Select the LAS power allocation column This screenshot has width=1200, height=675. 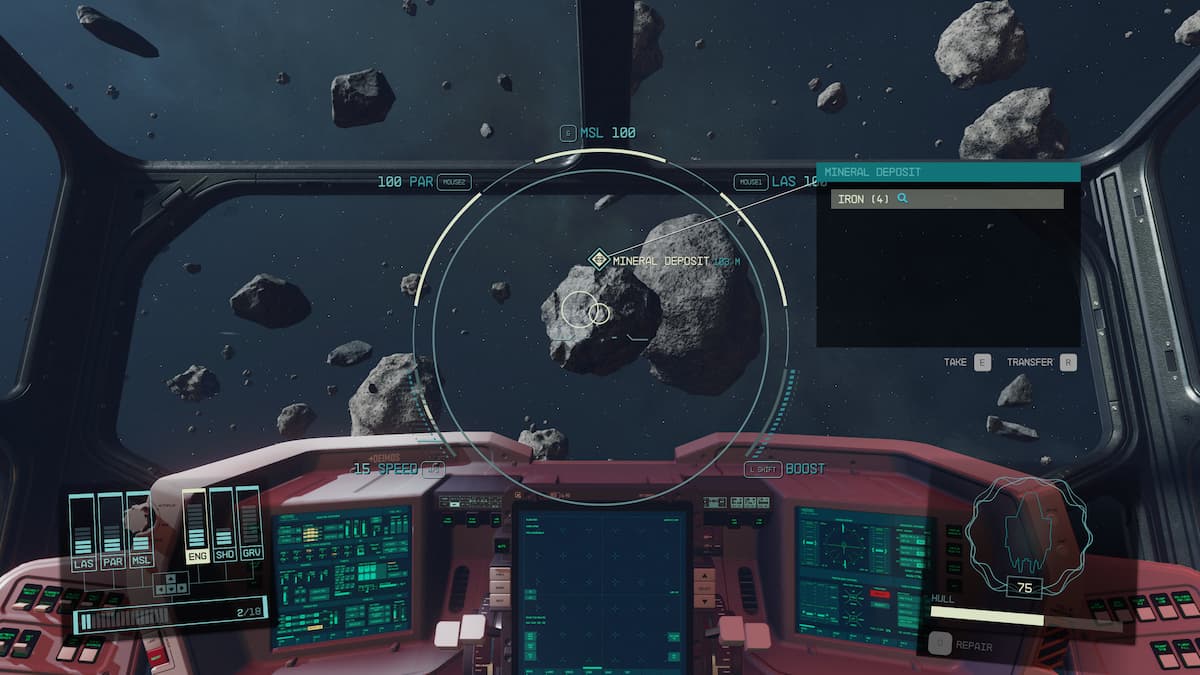point(83,530)
